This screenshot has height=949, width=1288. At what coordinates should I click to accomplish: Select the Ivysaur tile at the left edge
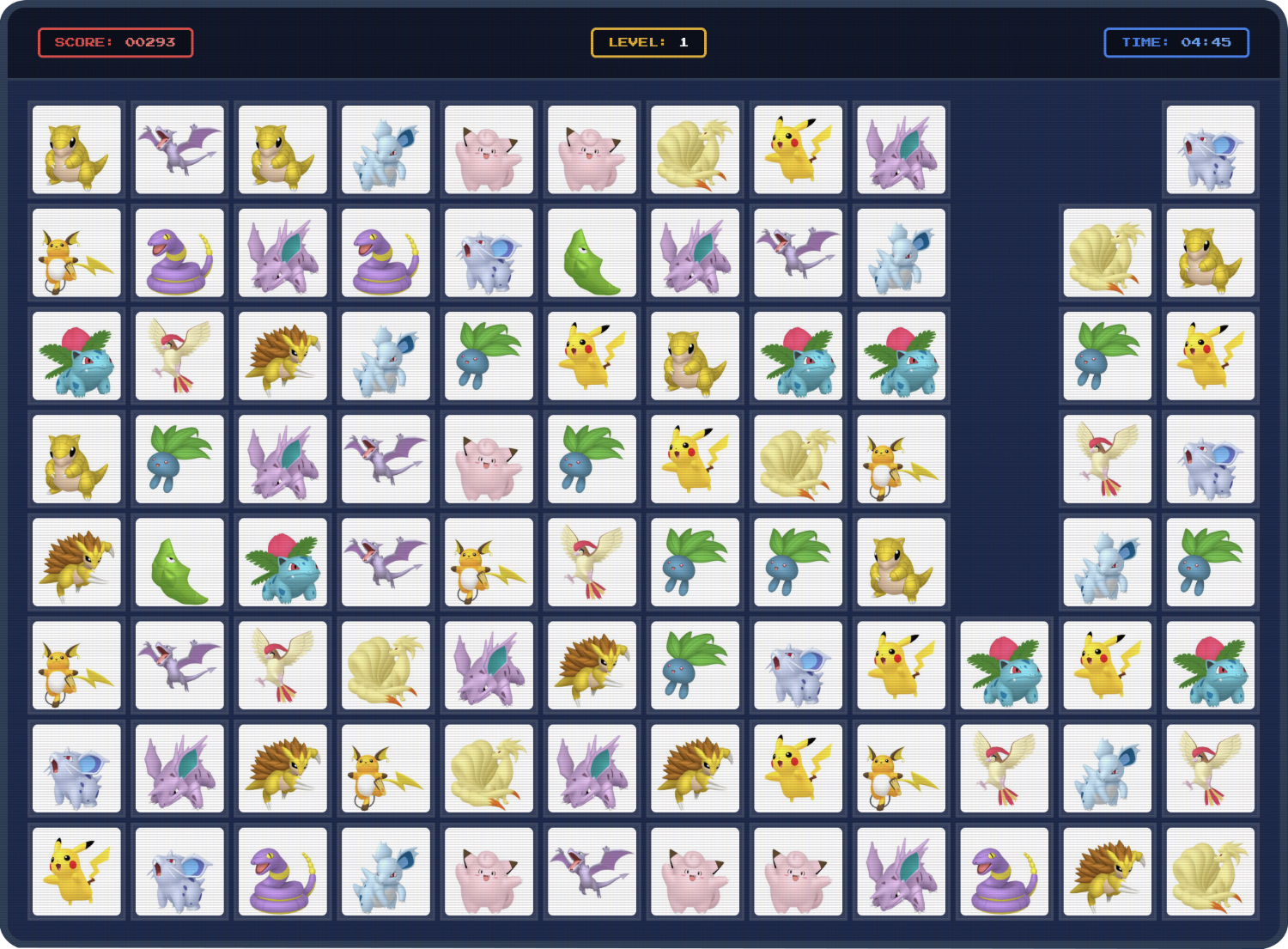coord(76,356)
